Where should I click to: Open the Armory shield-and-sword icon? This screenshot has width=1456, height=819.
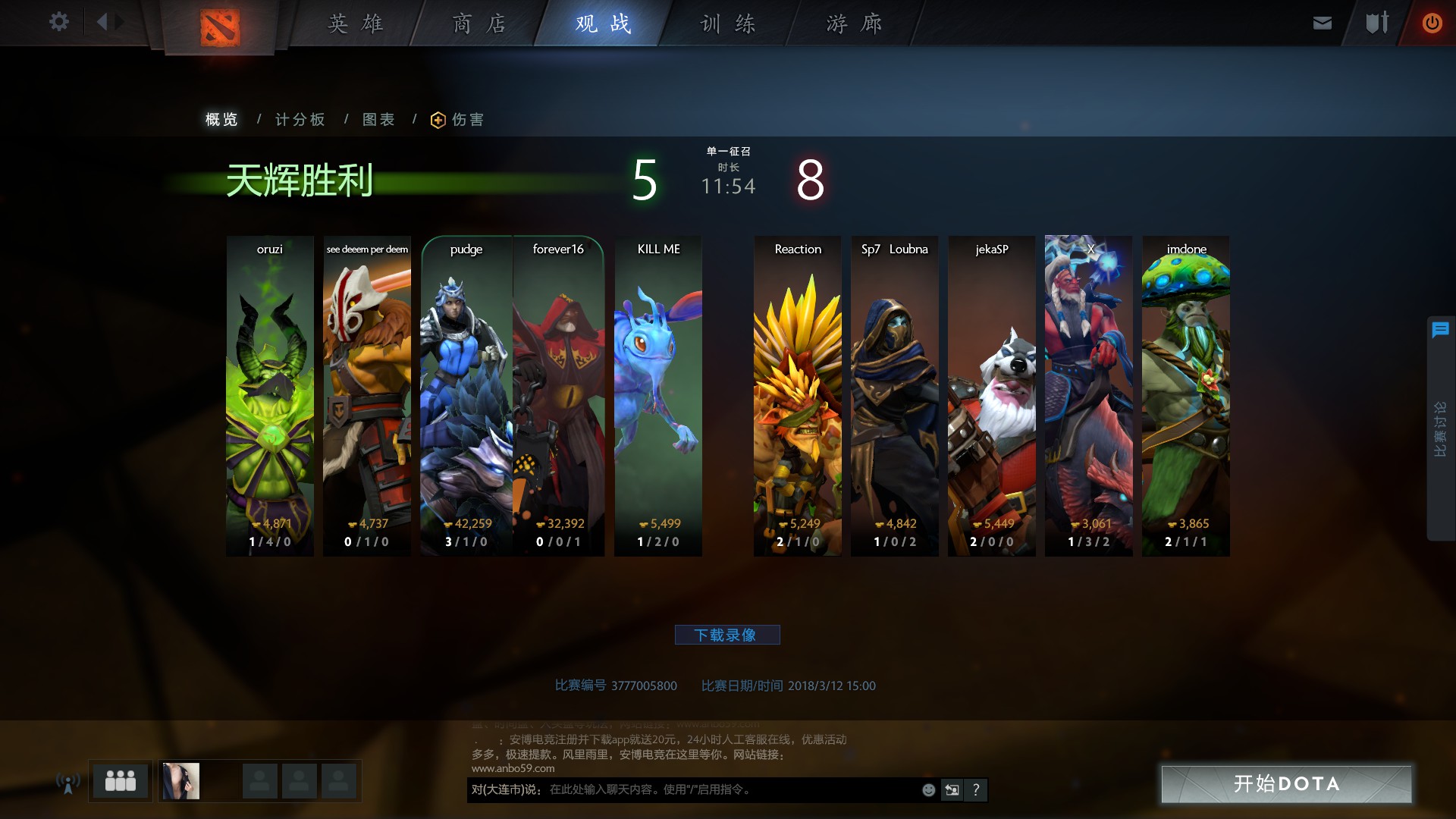tap(1376, 23)
